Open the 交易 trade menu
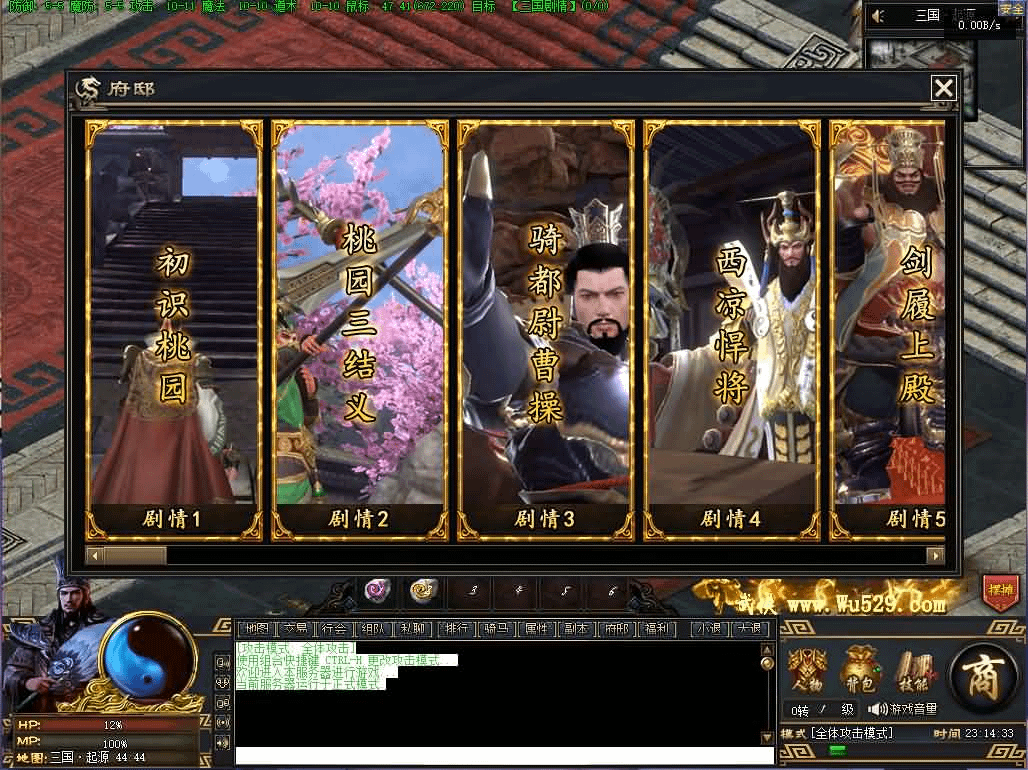Image resolution: width=1028 pixels, height=770 pixels. (295, 629)
